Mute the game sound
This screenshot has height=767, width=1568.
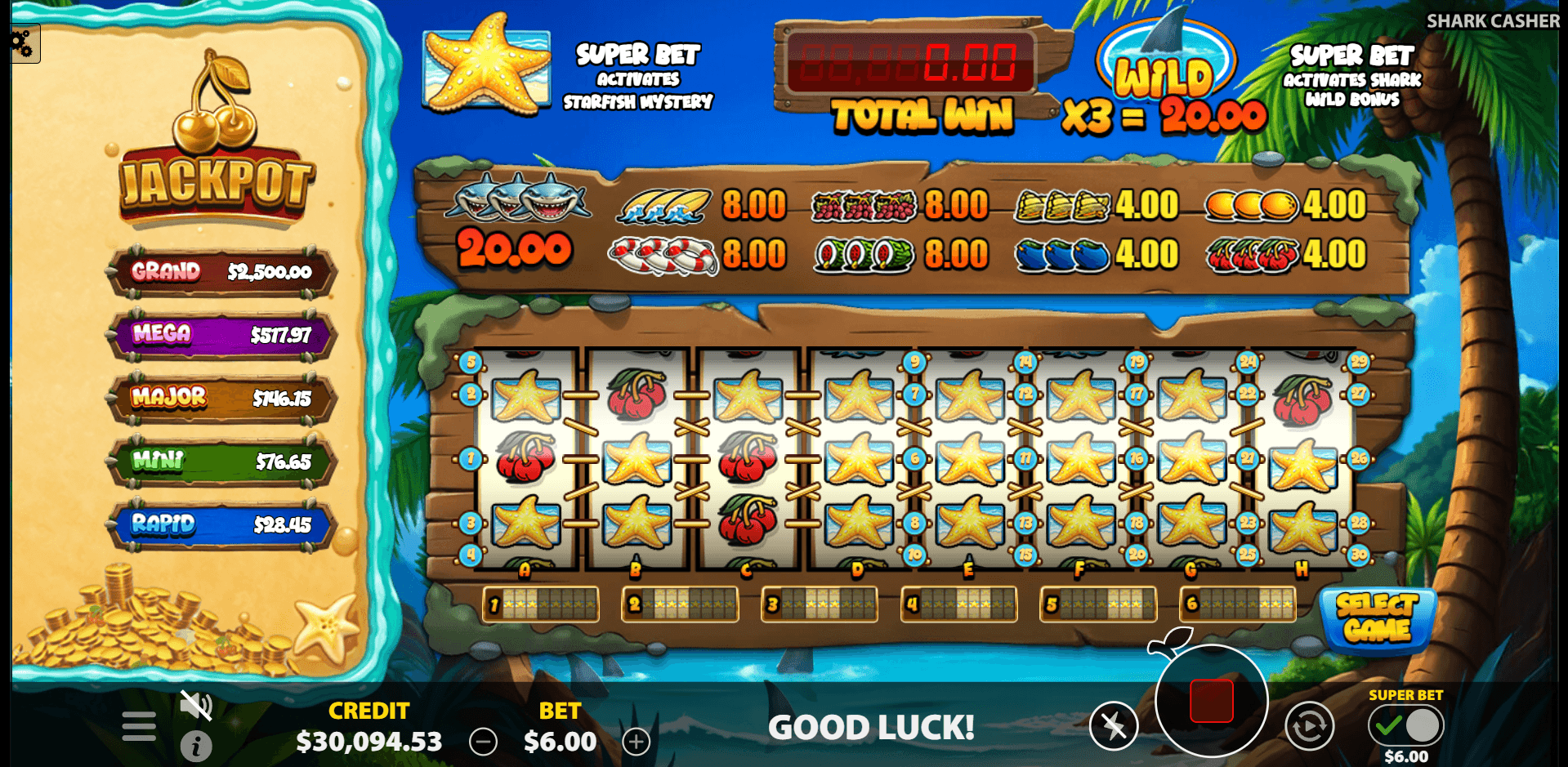pos(196,707)
